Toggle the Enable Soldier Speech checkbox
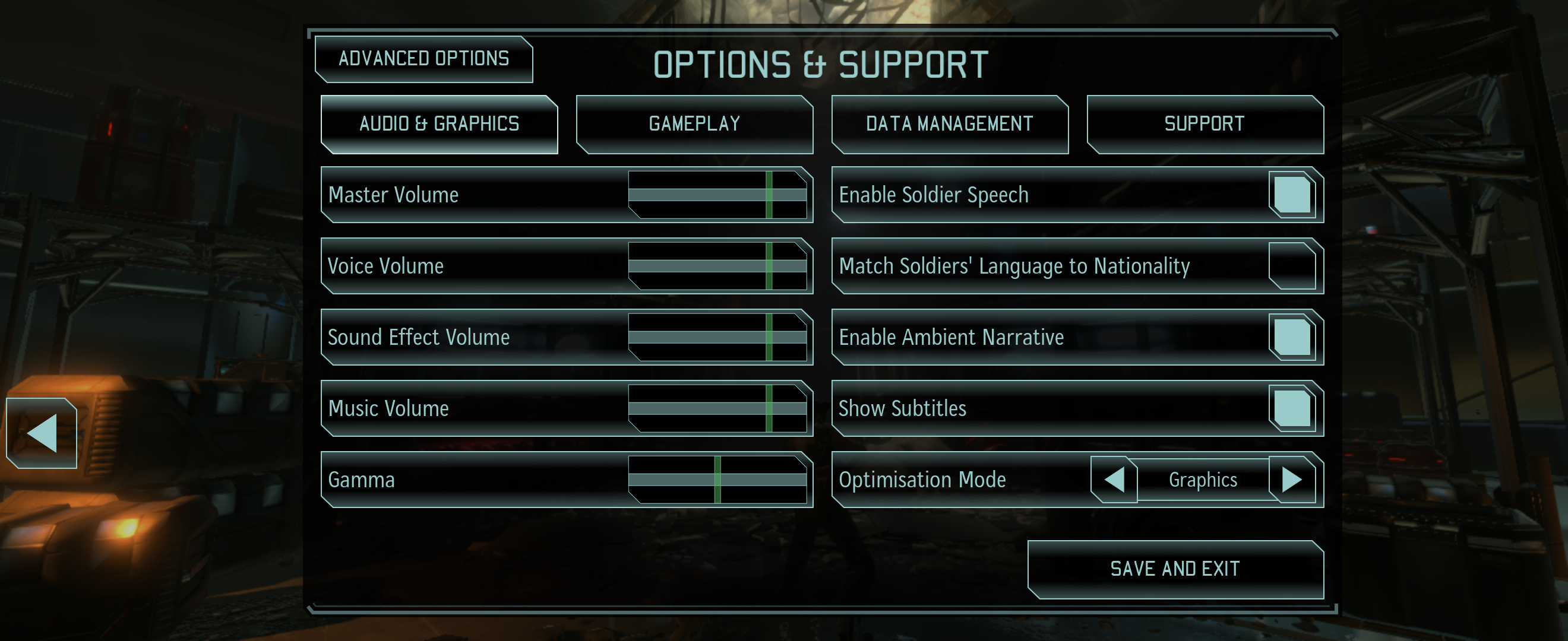Image resolution: width=1568 pixels, height=641 pixels. tap(1292, 195)
